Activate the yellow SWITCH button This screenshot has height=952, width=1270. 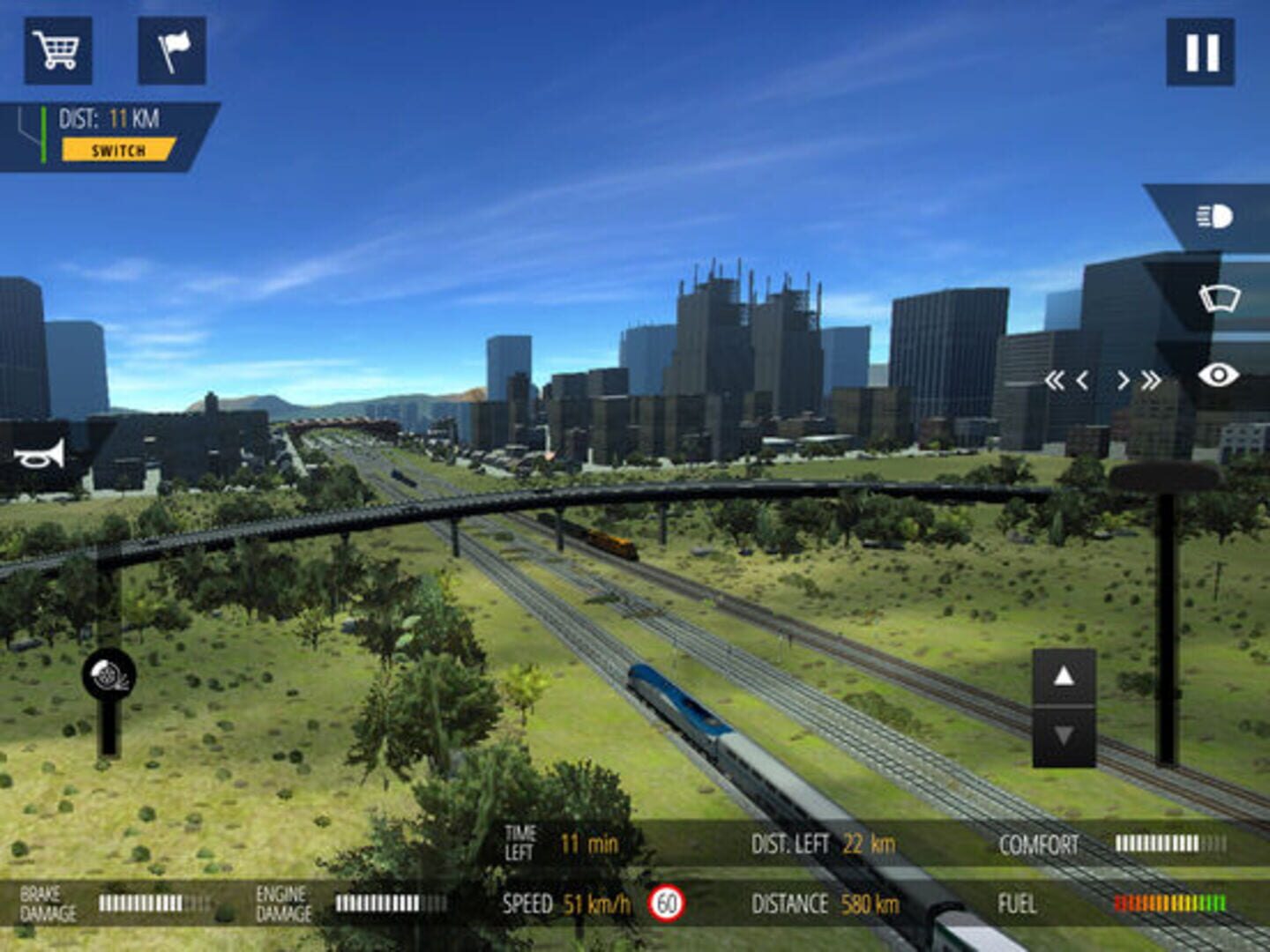(118, 150)
